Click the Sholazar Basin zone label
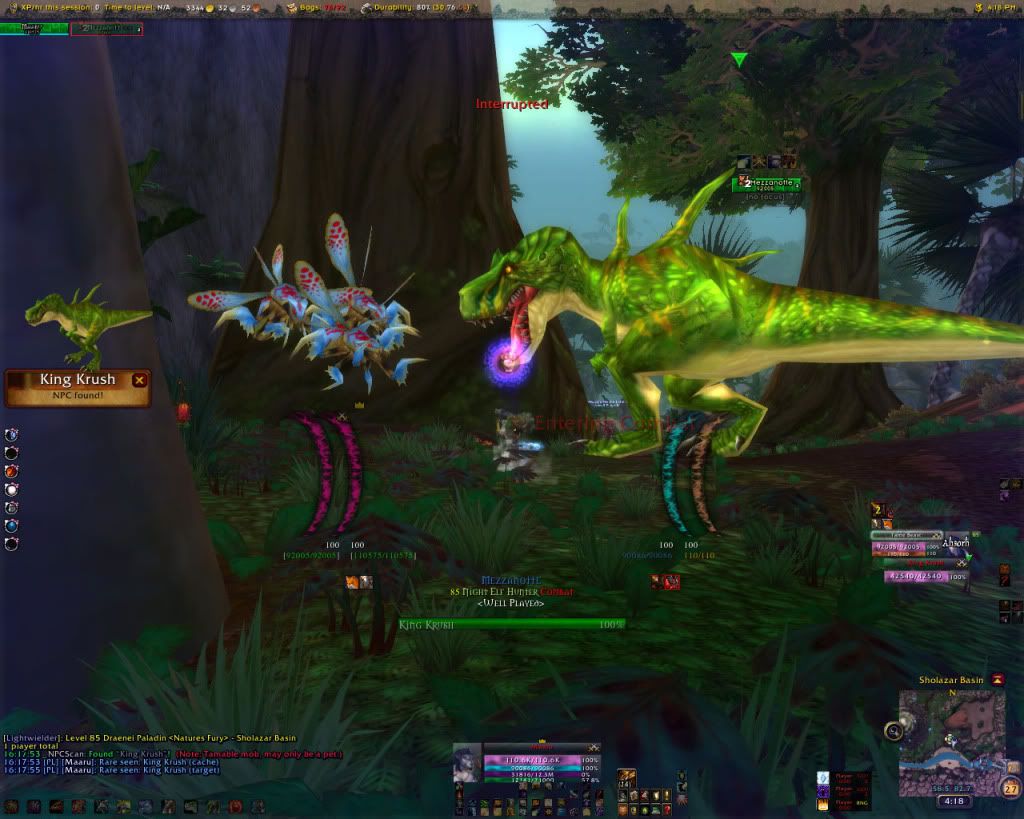The height and width of the screenshot is (819, 1024). coord(951,680)
